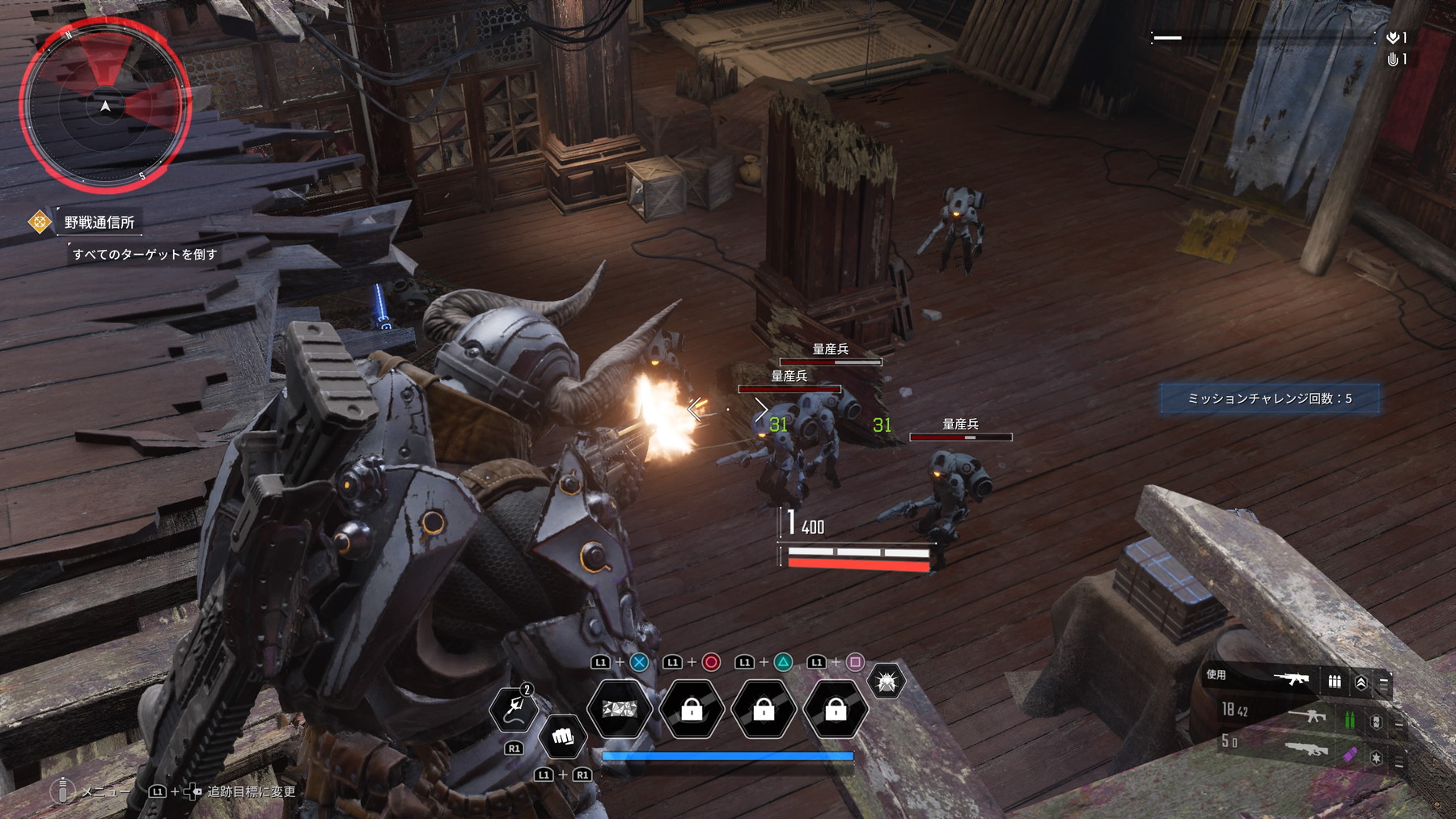Use the fist melee attack icon
The height and width of the screenshot is (819, 1456).
(562, 737)
